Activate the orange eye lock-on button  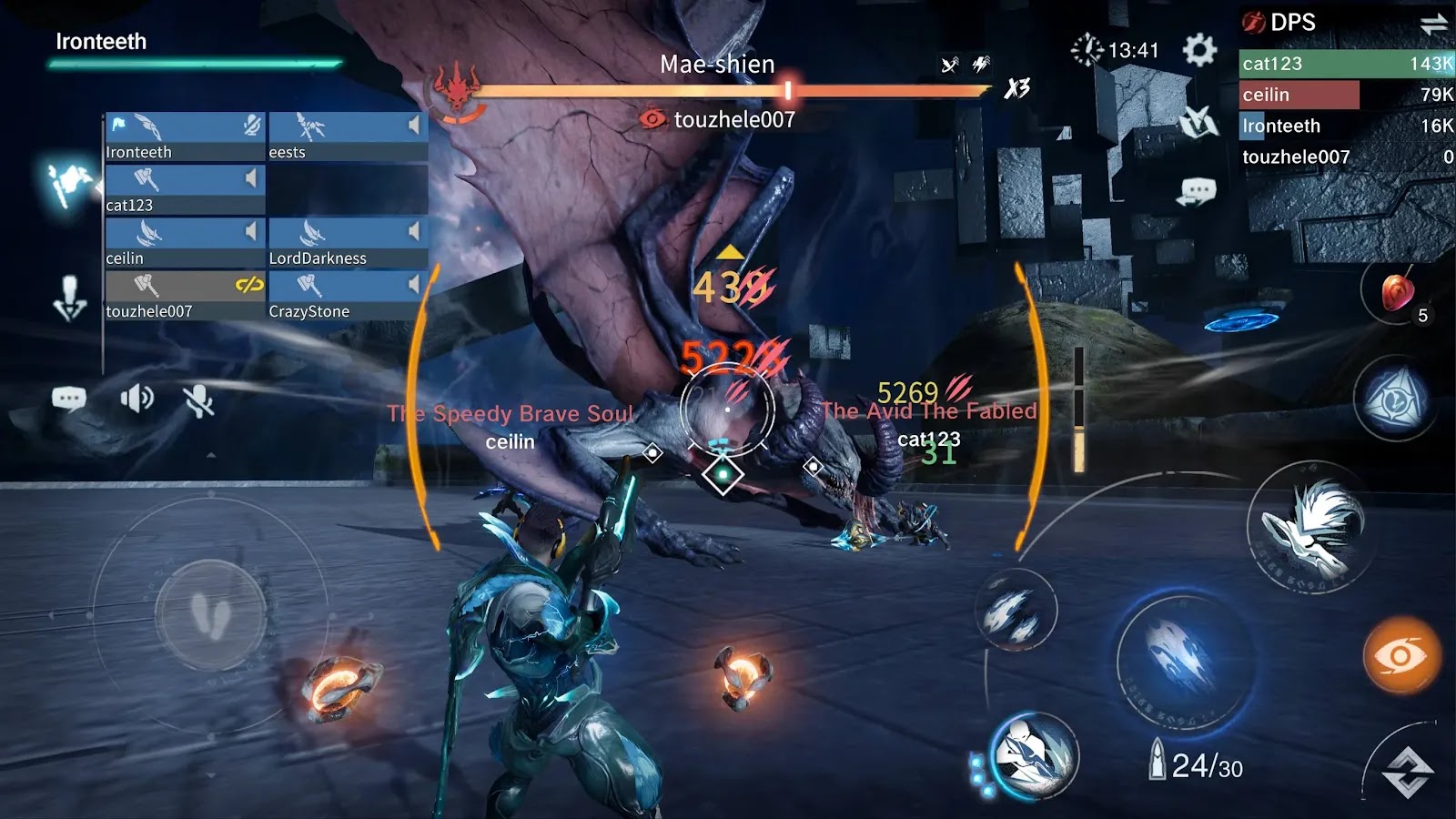1401,655
